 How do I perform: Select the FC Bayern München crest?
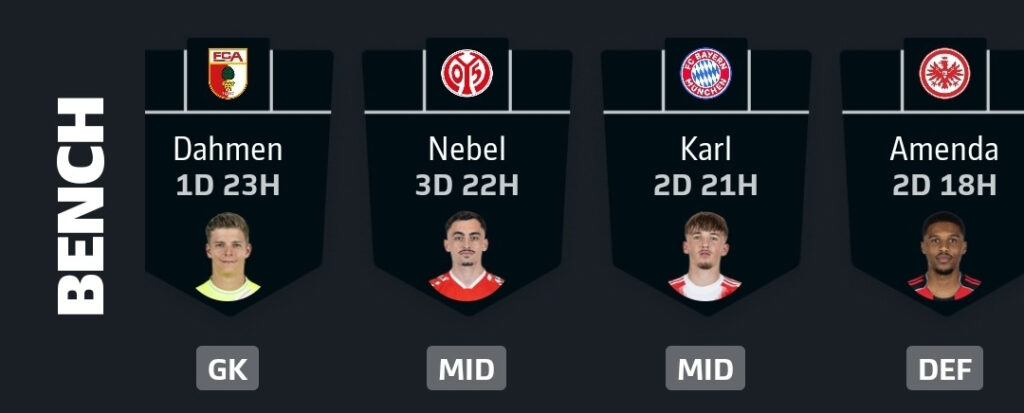click(706, 73)
